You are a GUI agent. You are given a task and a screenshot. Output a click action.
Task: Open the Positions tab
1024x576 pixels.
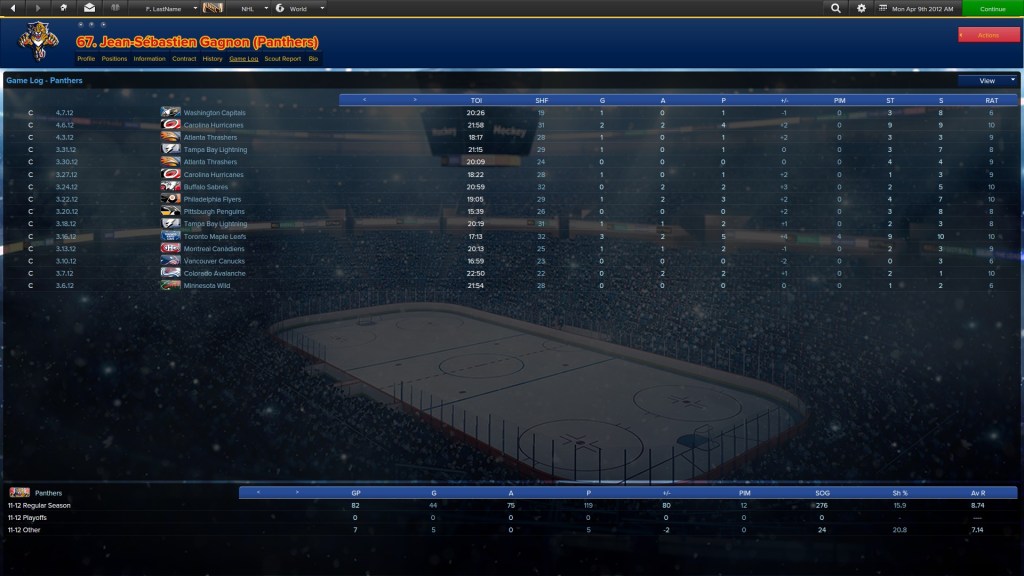pos(114,59)
